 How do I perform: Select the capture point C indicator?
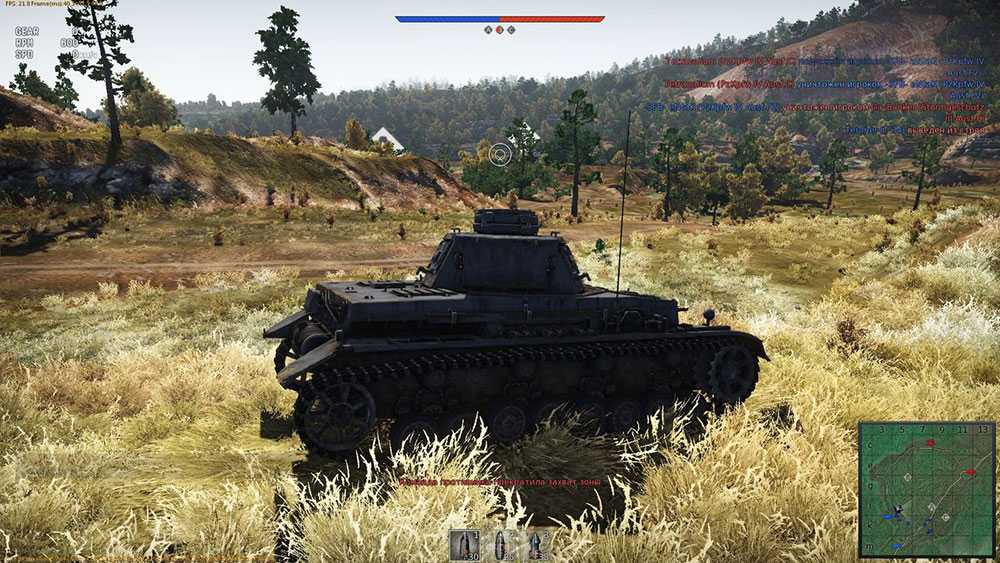pos(512,30)
